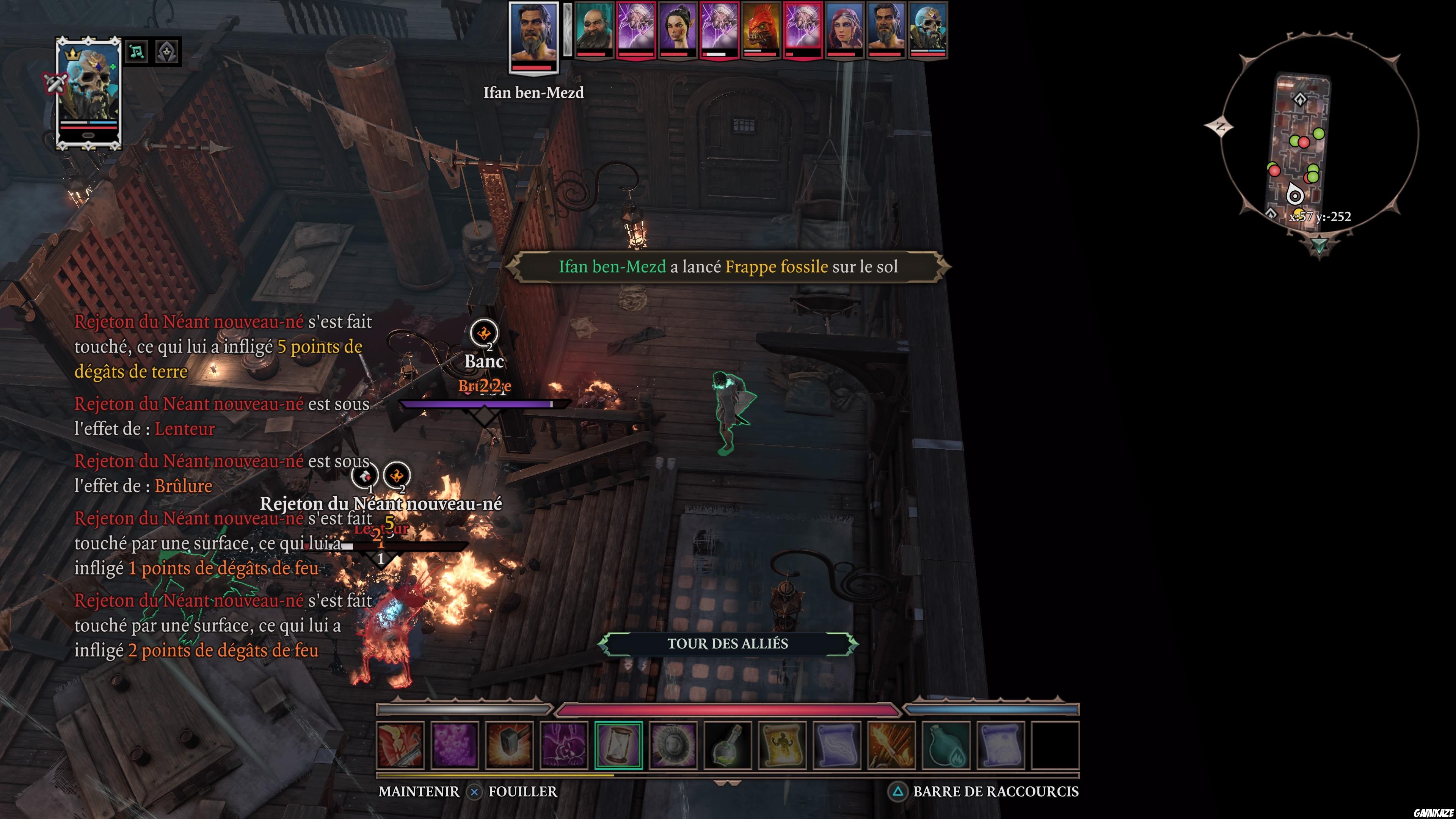Use the golden figure scroll

tap(782, 745)
